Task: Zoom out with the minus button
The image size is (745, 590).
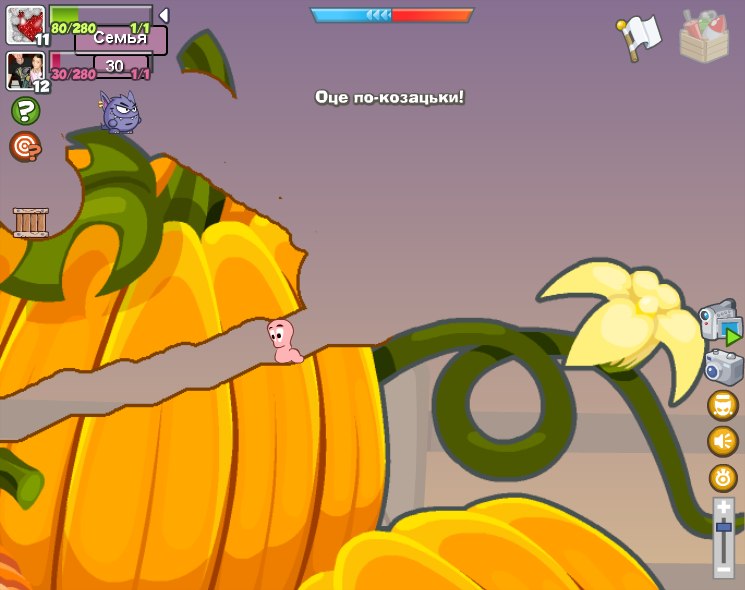Action: point(723,568)
